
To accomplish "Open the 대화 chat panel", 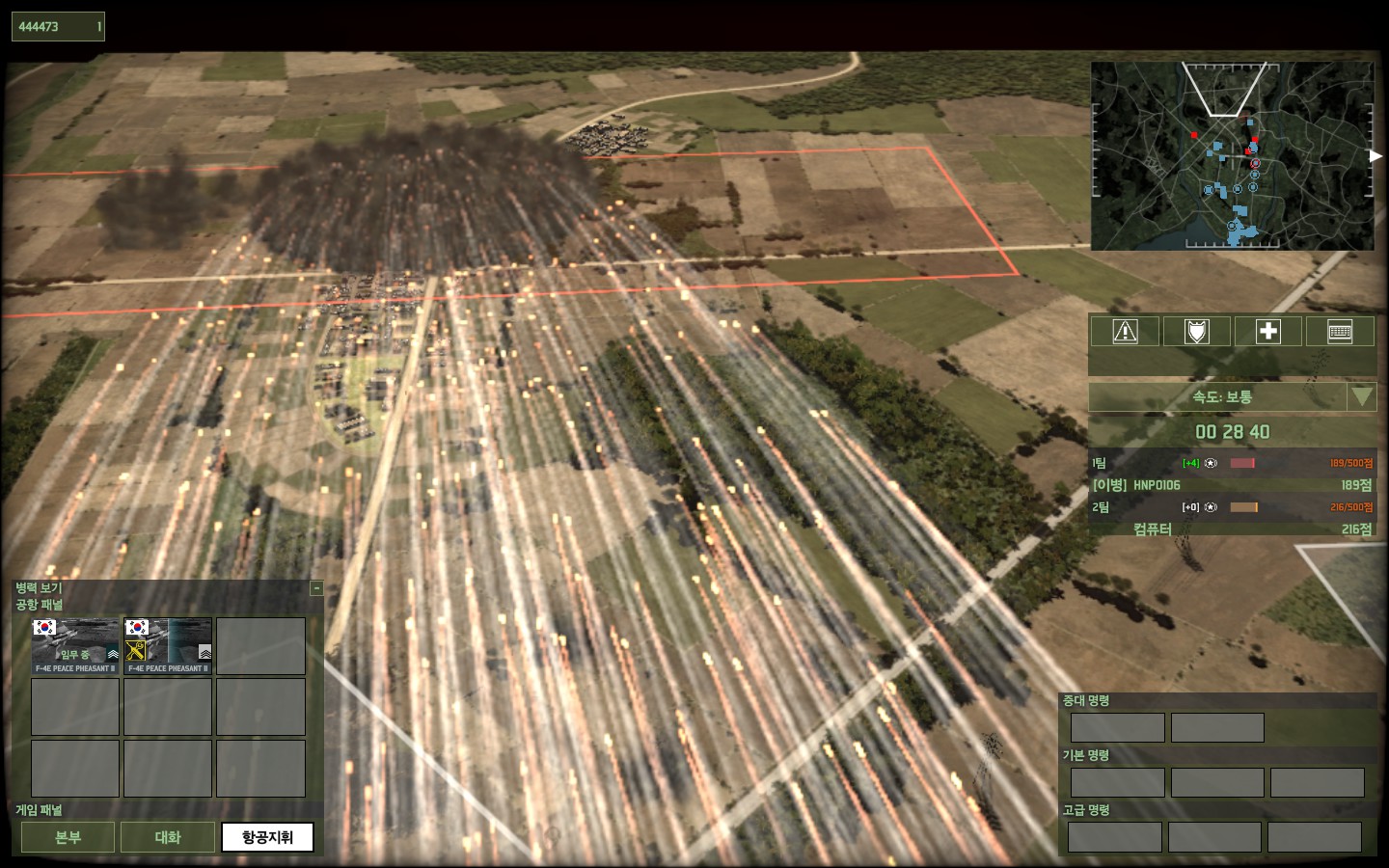I will coord(168,837).
